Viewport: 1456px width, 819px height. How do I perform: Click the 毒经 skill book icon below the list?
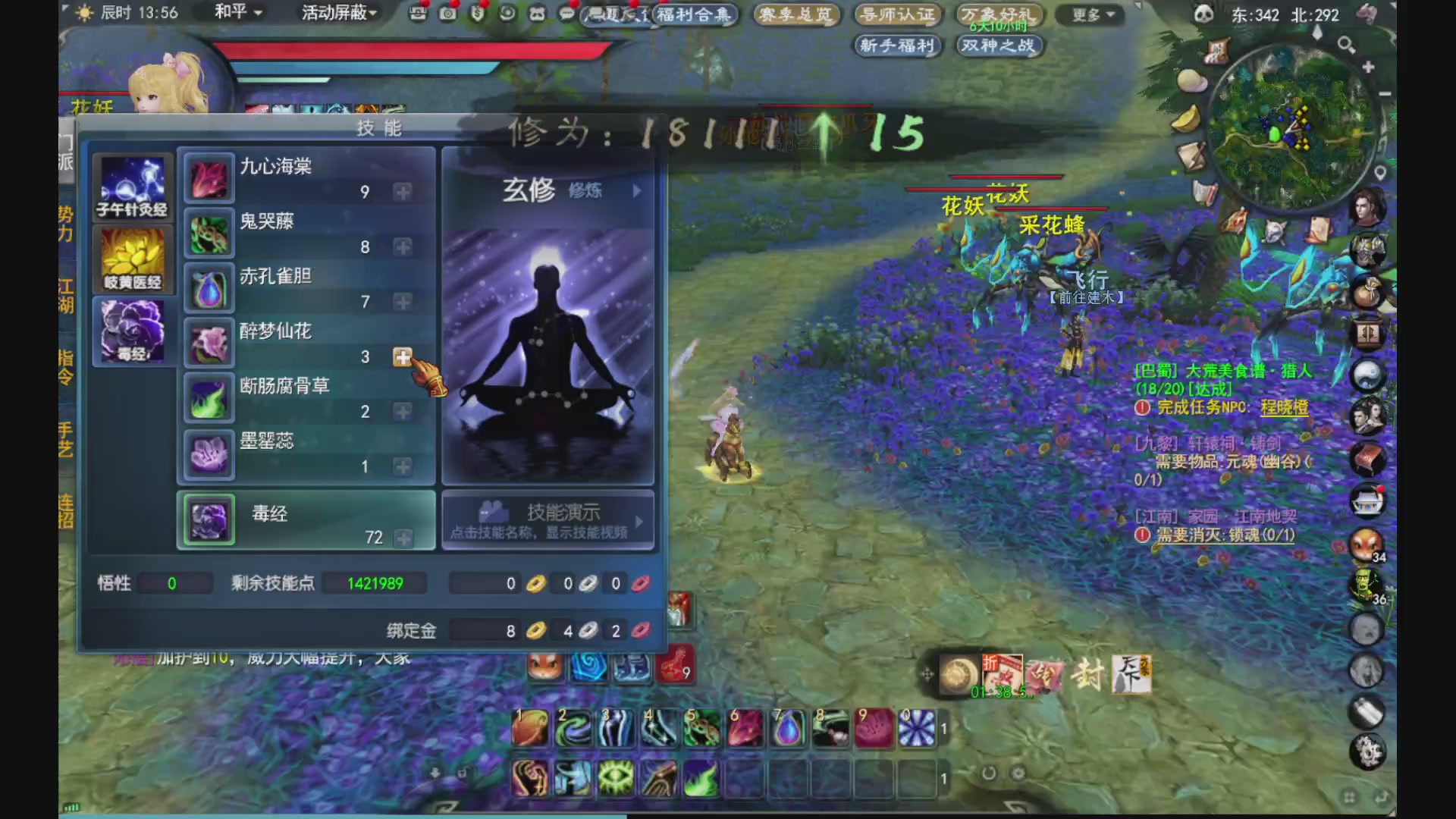pyautogui.click(x=208, y=519)
